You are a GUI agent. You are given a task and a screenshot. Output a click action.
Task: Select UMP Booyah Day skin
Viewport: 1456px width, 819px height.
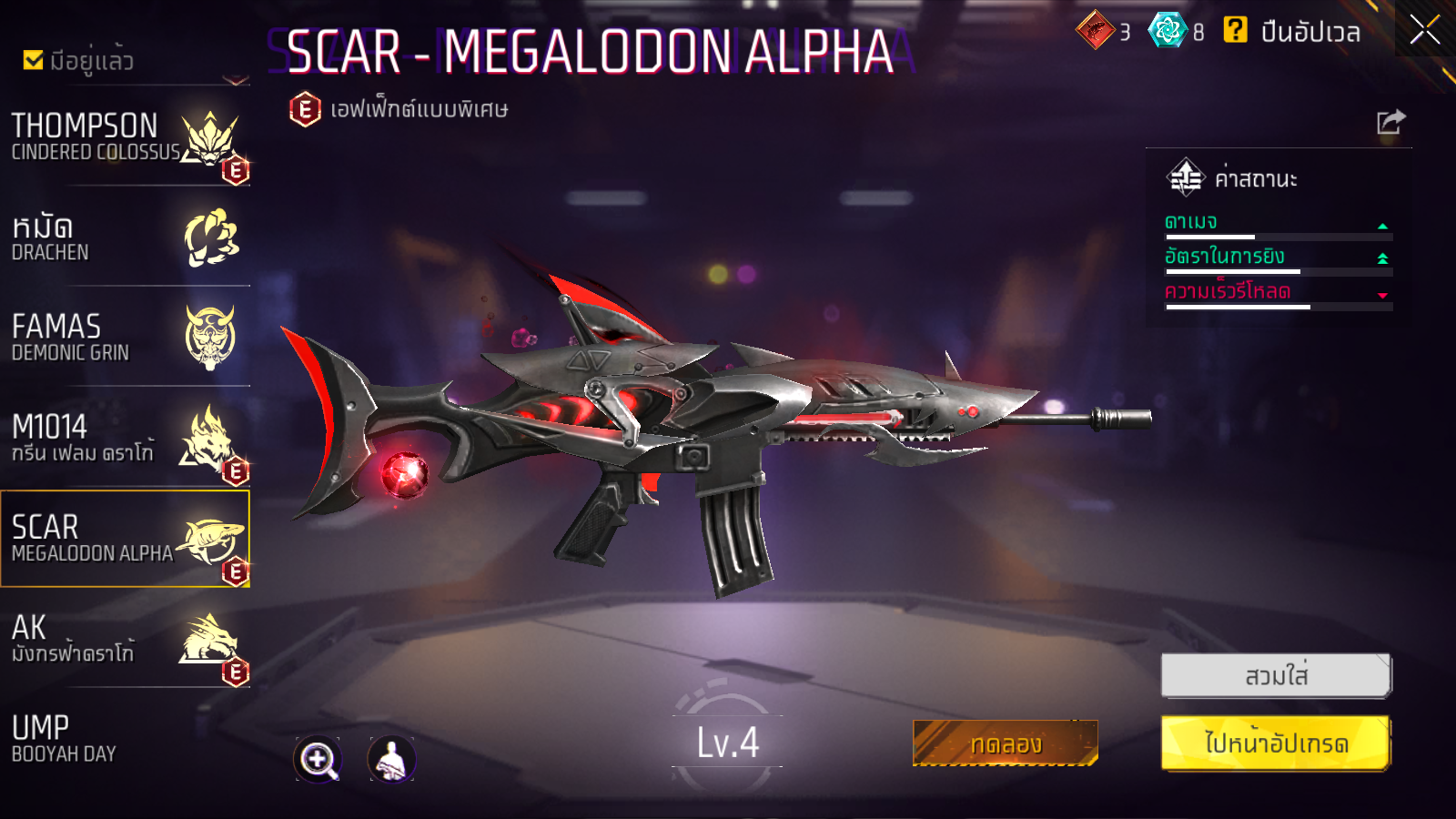[125, 739]
